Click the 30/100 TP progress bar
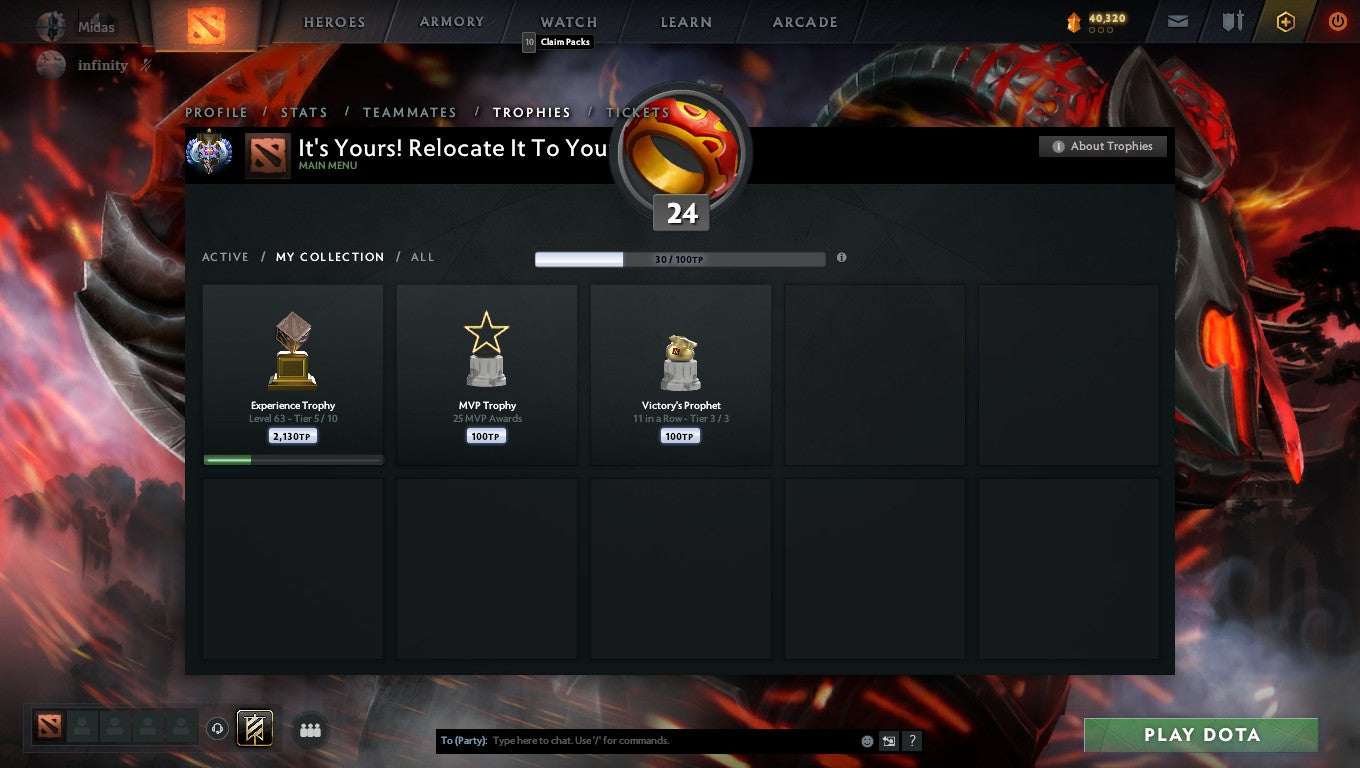 click(682, 258)
